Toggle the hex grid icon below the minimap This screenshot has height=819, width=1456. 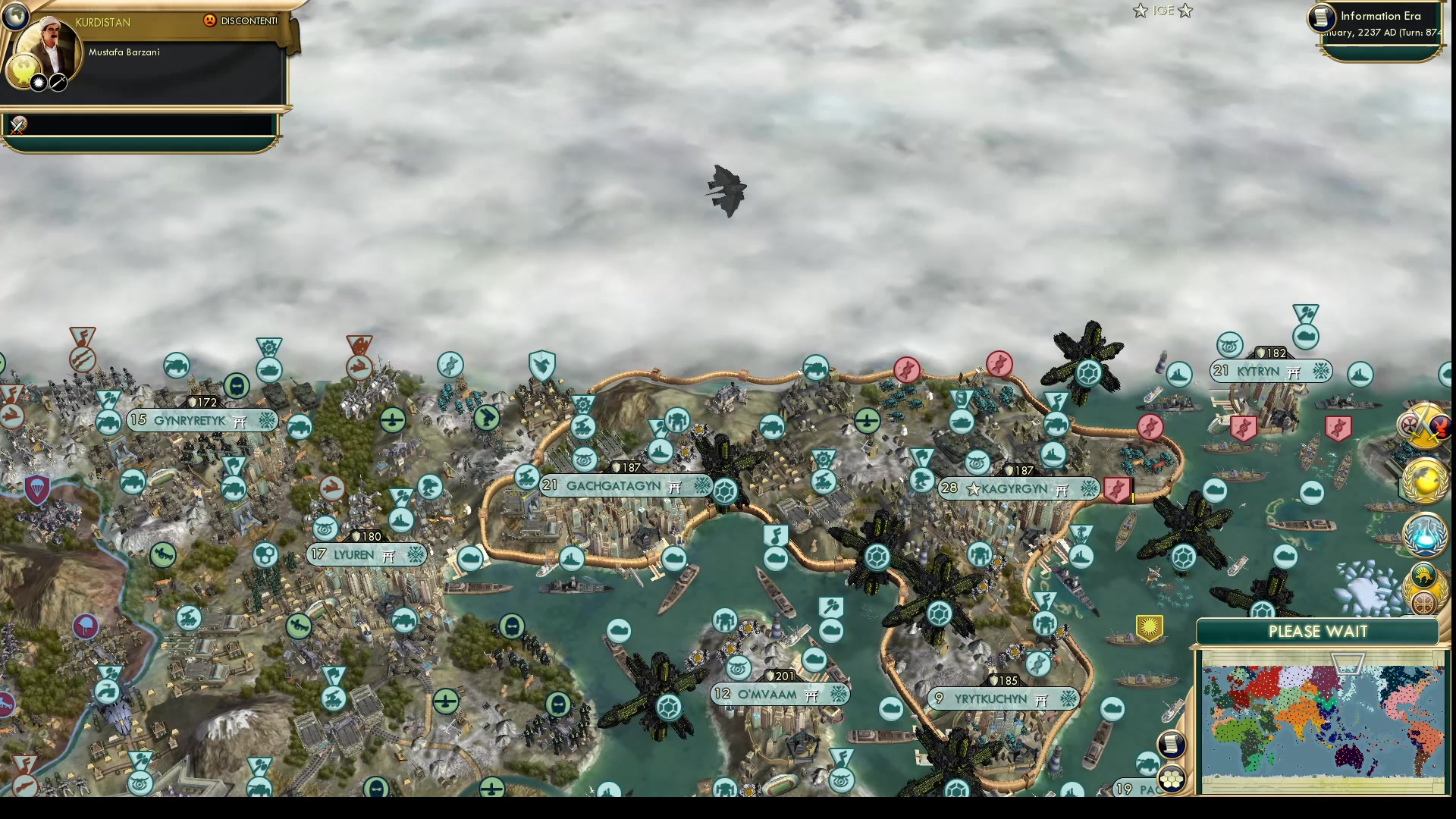(x=1172, y=779)
